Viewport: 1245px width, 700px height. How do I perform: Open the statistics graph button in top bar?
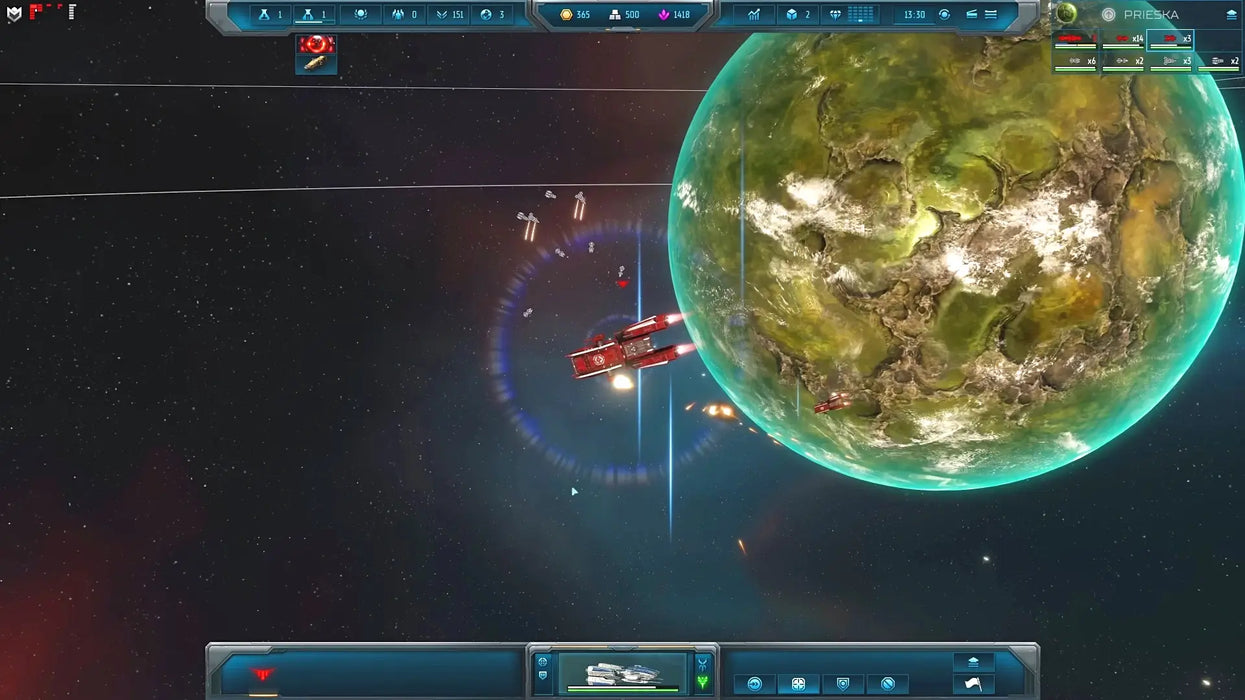click(754, 15)
